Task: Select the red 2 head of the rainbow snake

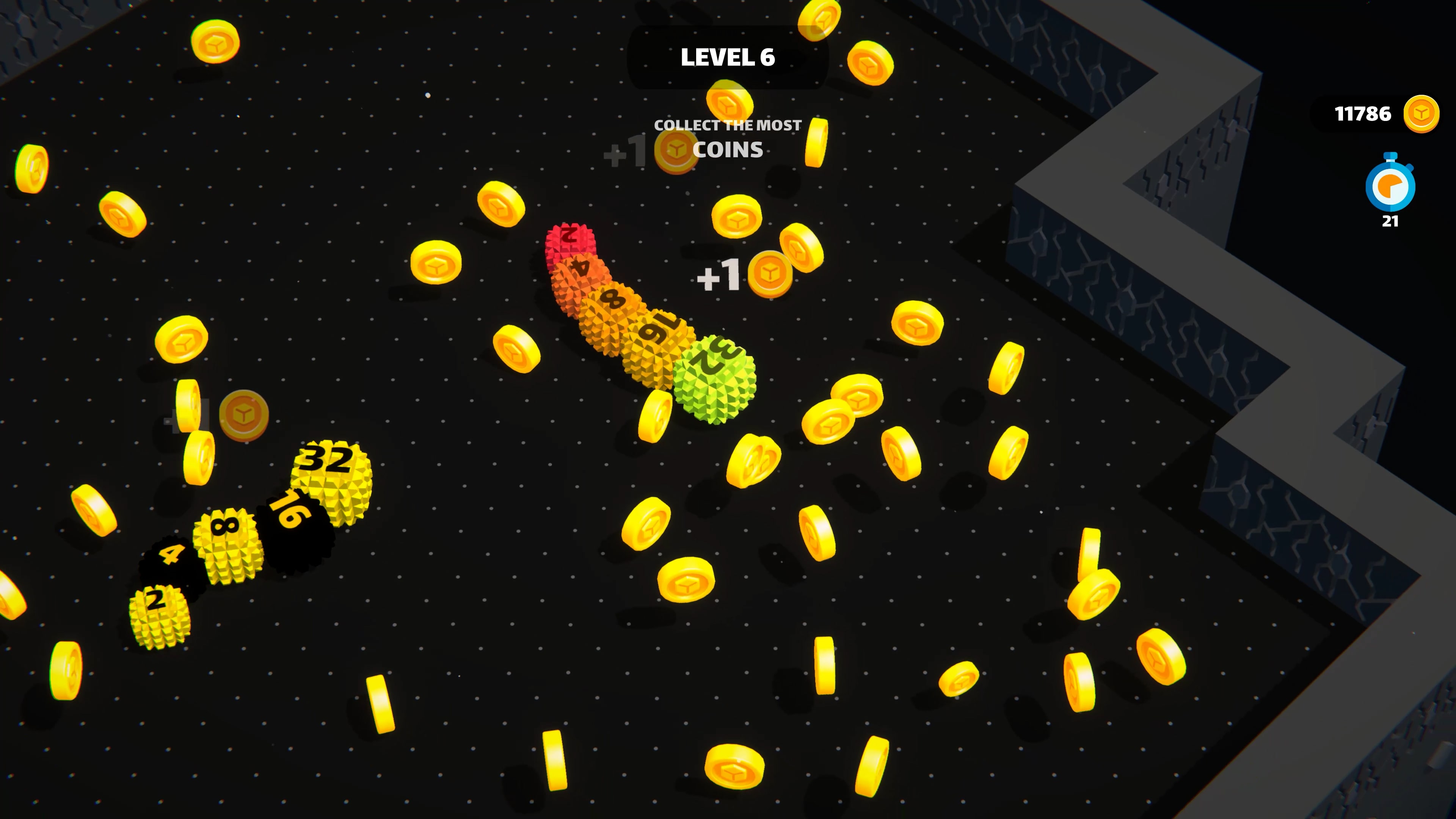Action: (571, 242)
